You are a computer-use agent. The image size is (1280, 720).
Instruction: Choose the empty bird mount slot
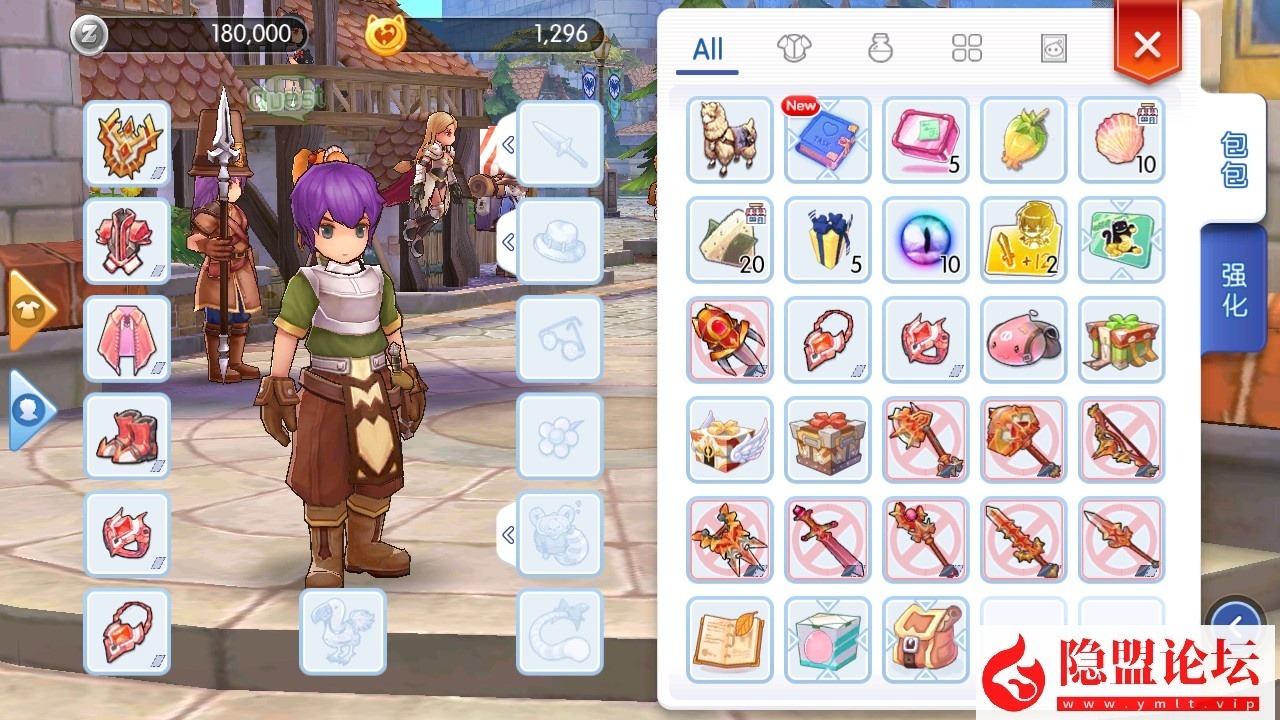(x=343, y=632)
